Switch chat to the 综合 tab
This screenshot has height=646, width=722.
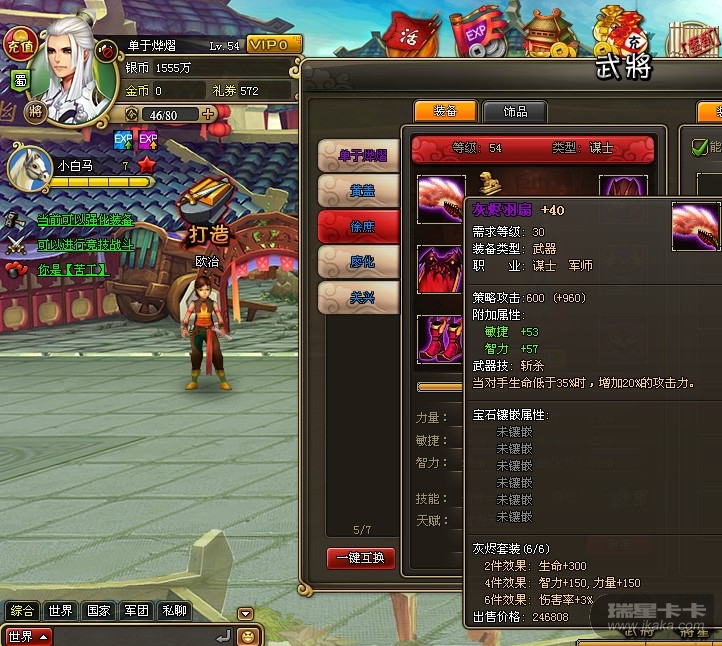pos(22,611)
